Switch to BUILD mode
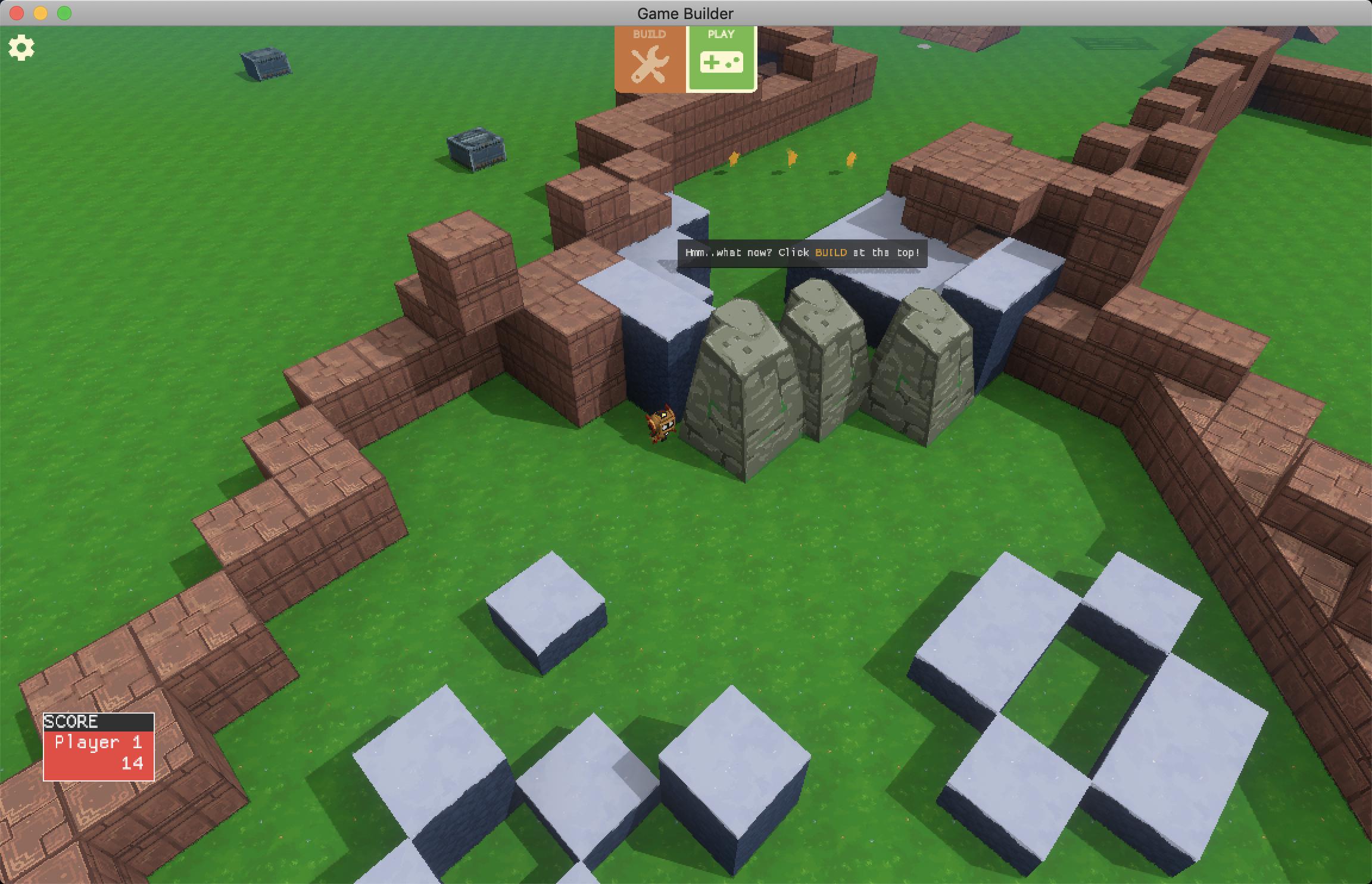Viewport: 1372px width, 884px height. [650, 59]
